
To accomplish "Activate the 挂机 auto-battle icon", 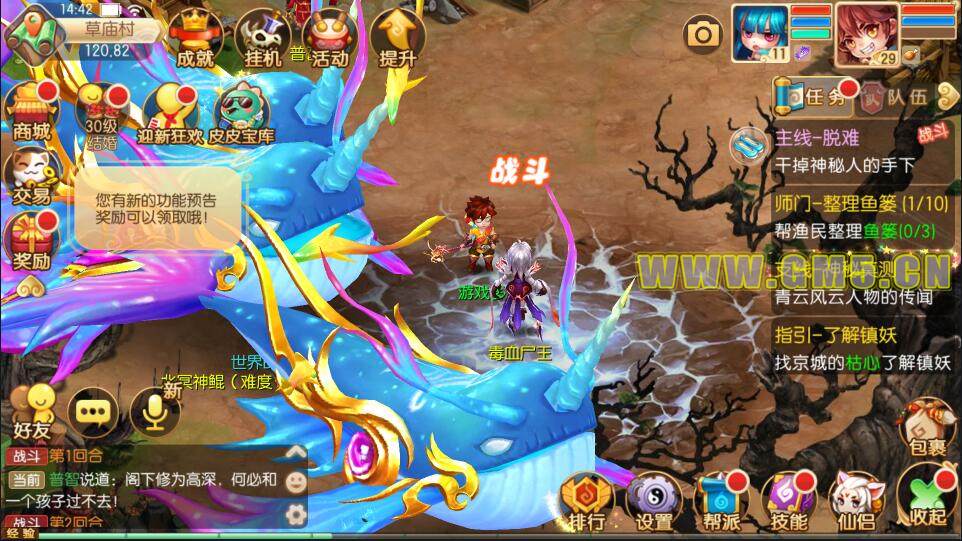I will (263, 40).
